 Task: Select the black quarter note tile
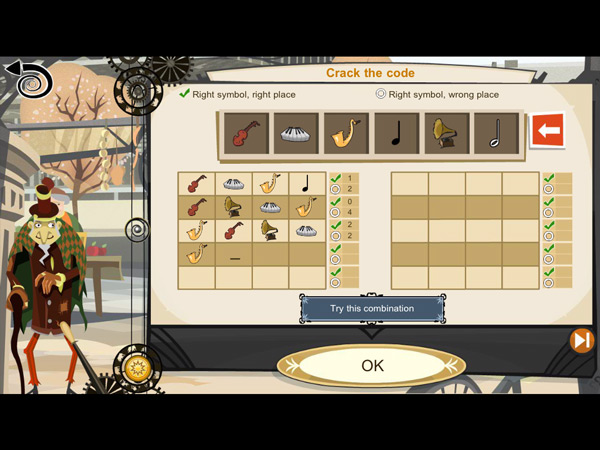click(396, 133)
